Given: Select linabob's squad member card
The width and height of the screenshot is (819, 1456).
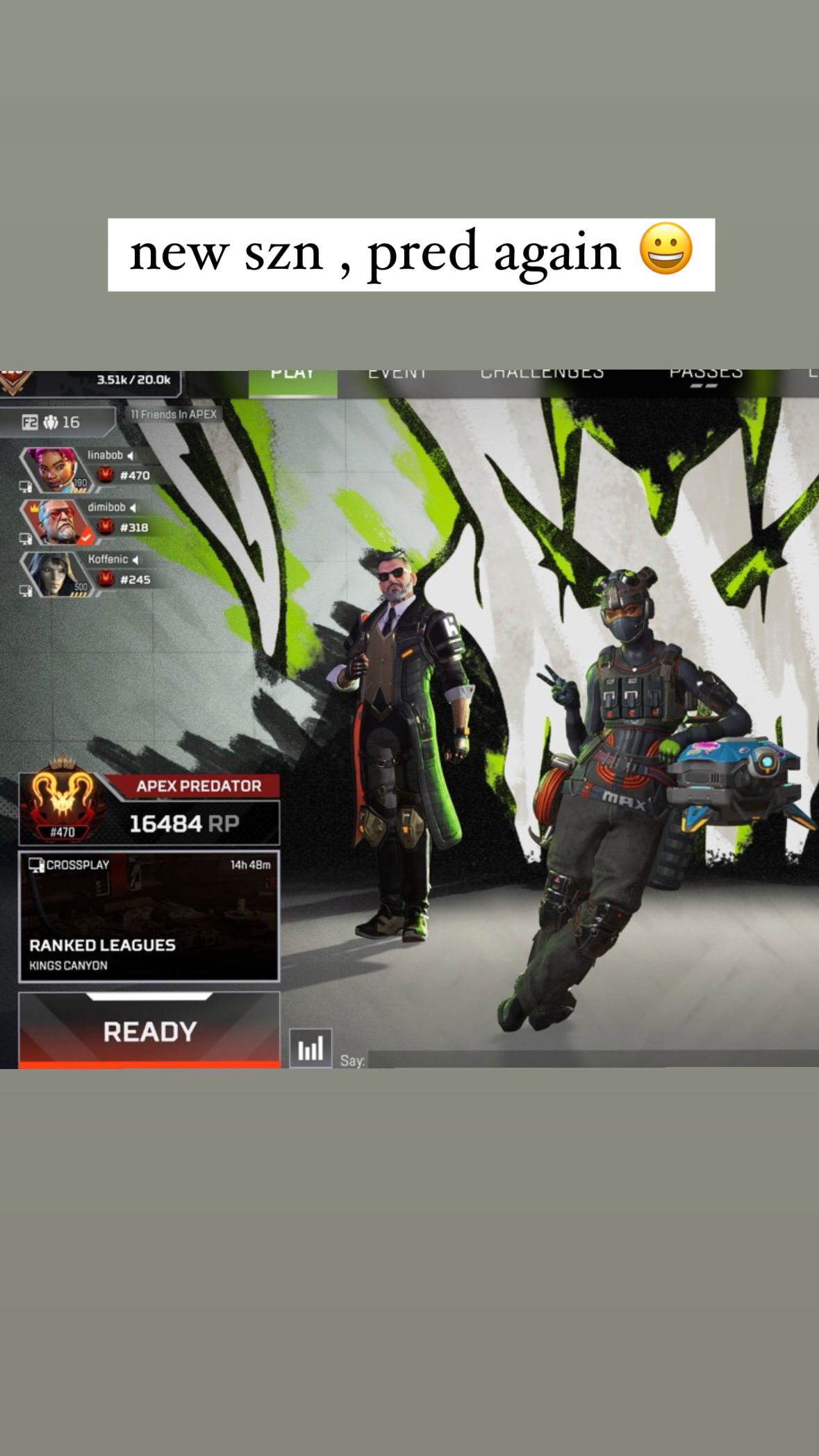Looking at the screenshot, I should pyautogui.click(x=87, y=466).
